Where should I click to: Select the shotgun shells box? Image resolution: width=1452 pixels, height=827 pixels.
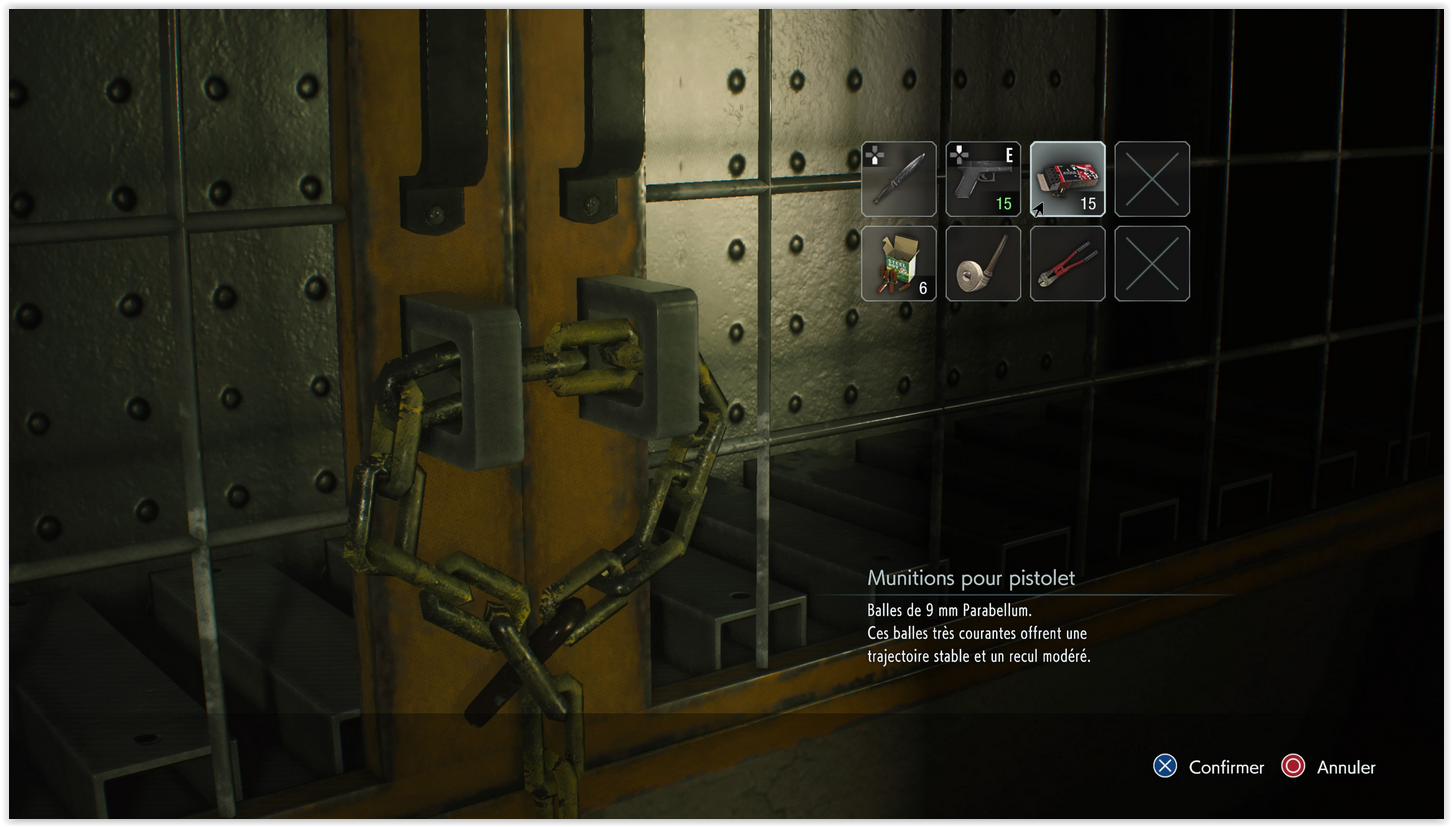(899, 263)
